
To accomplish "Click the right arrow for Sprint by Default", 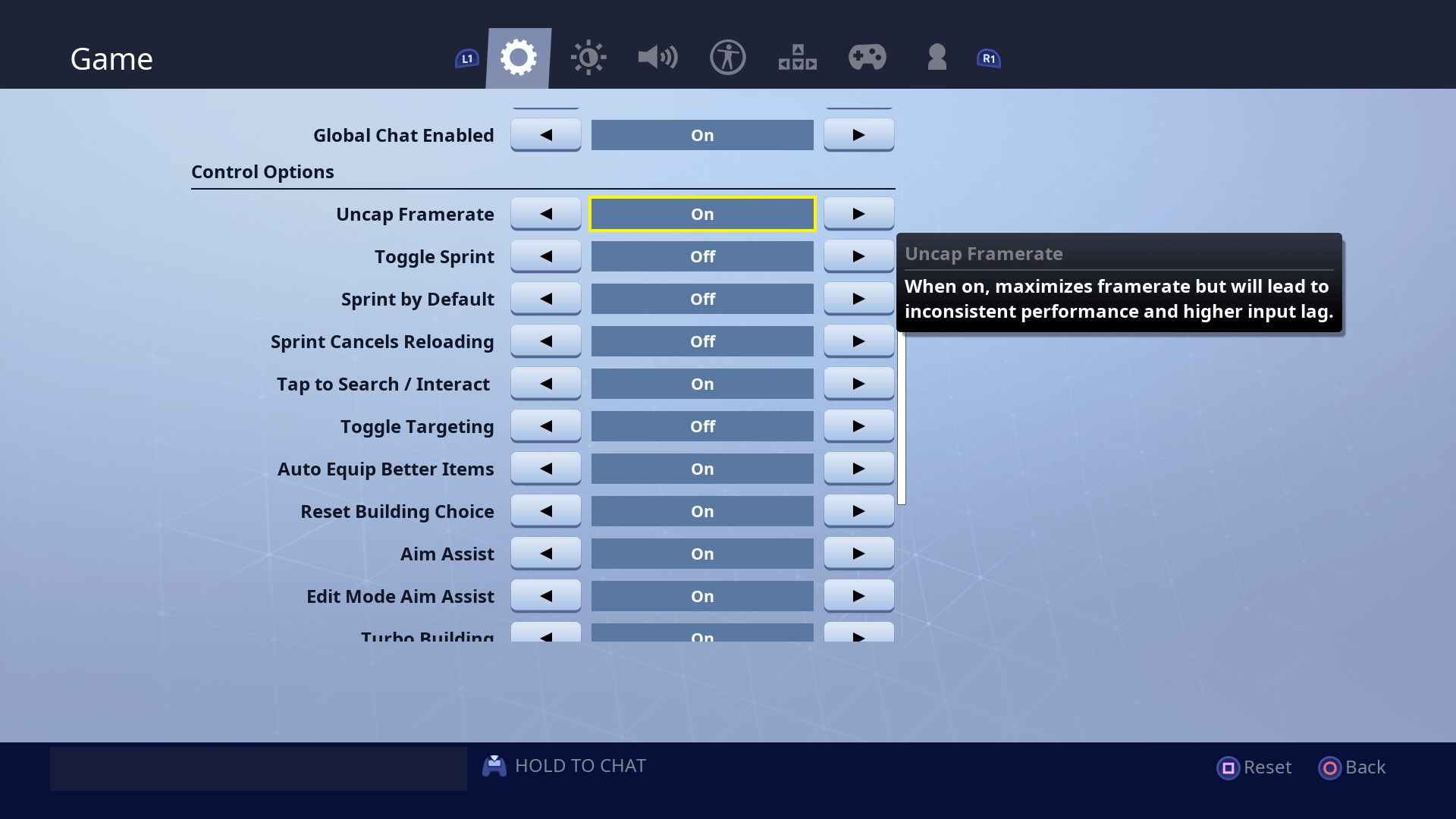I will pyautogui.click(x=858, y=298).
